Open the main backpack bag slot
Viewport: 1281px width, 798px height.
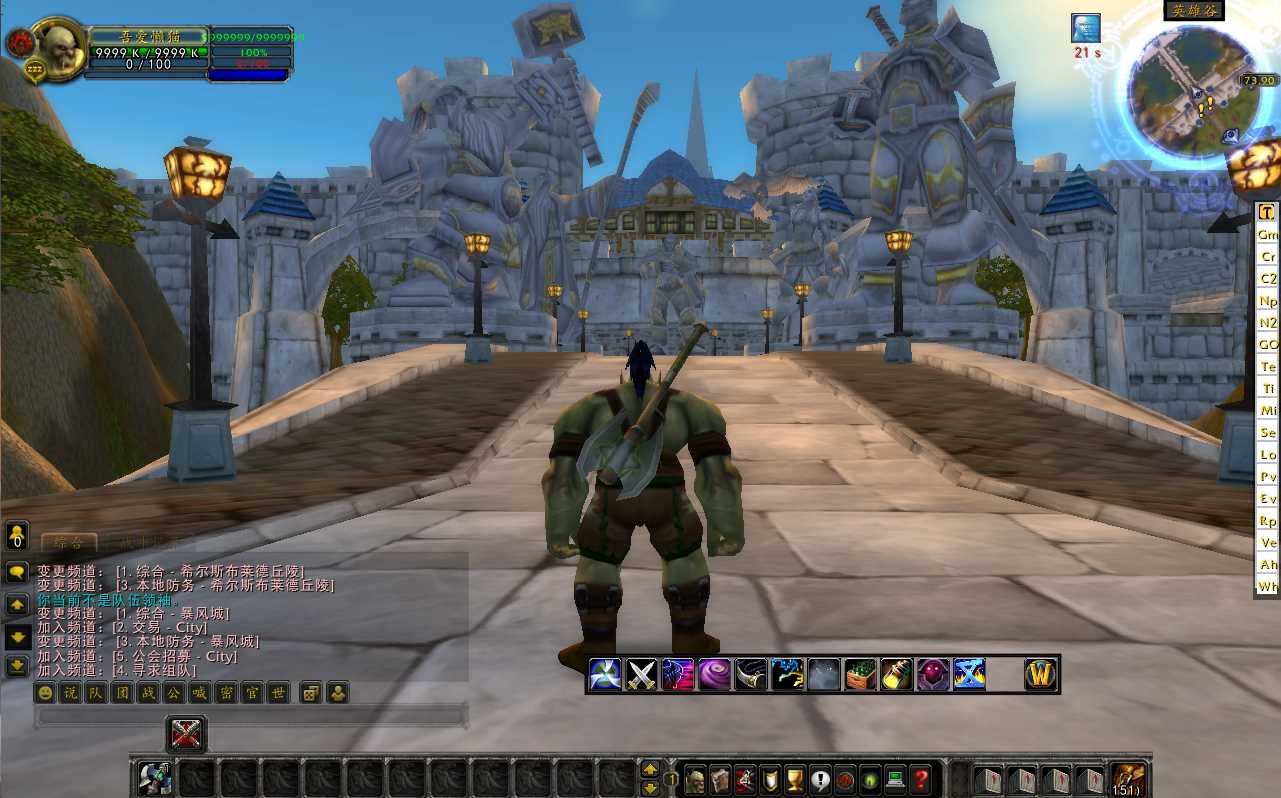(1129, 779)
